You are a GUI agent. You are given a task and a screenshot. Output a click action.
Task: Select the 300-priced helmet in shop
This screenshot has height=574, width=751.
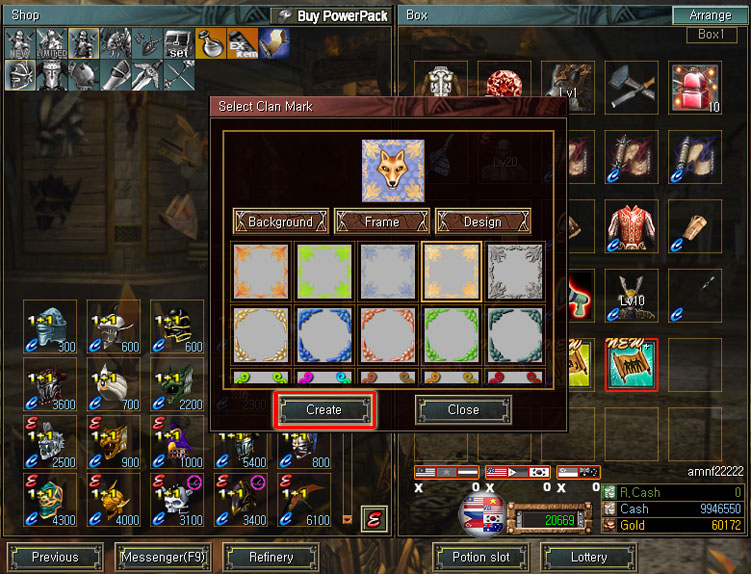(52, 326)
